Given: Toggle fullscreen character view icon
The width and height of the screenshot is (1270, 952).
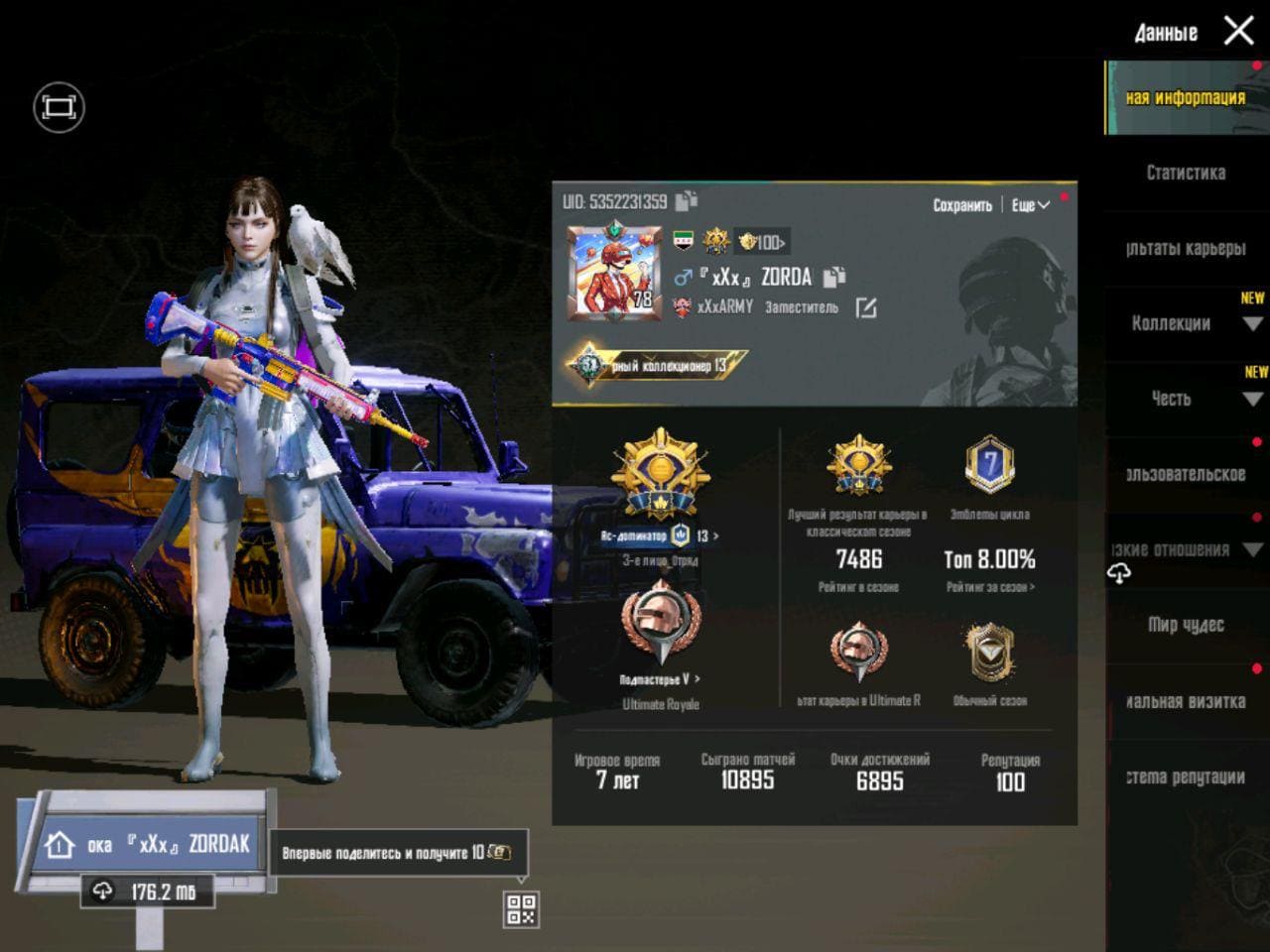Looking at the screenshot, I should [59, 107].
